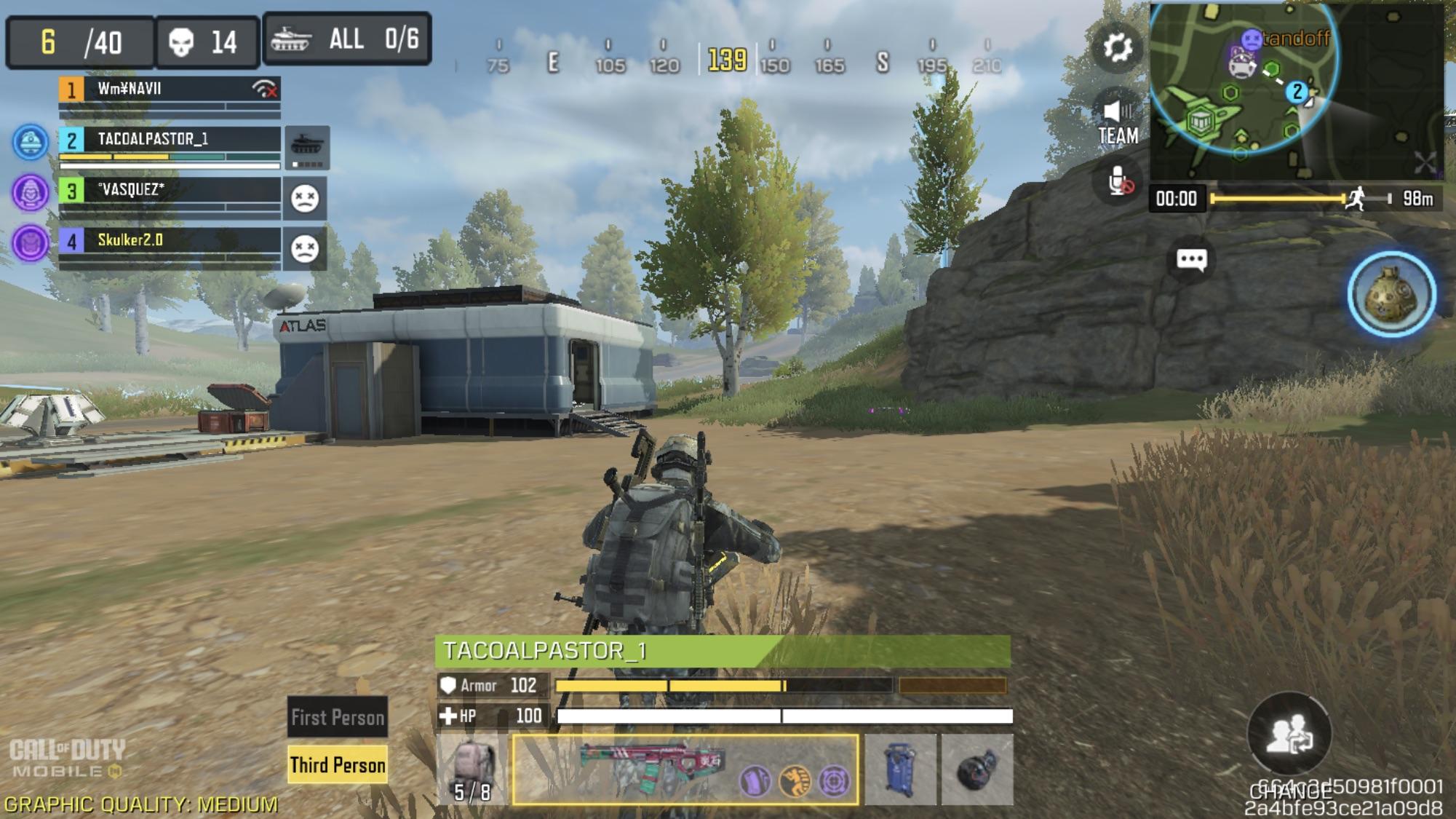This screenshot has width=1456, height=819.
Task: Select teammate Skulker2.0 in squad list
Action: tap(169, 241)
